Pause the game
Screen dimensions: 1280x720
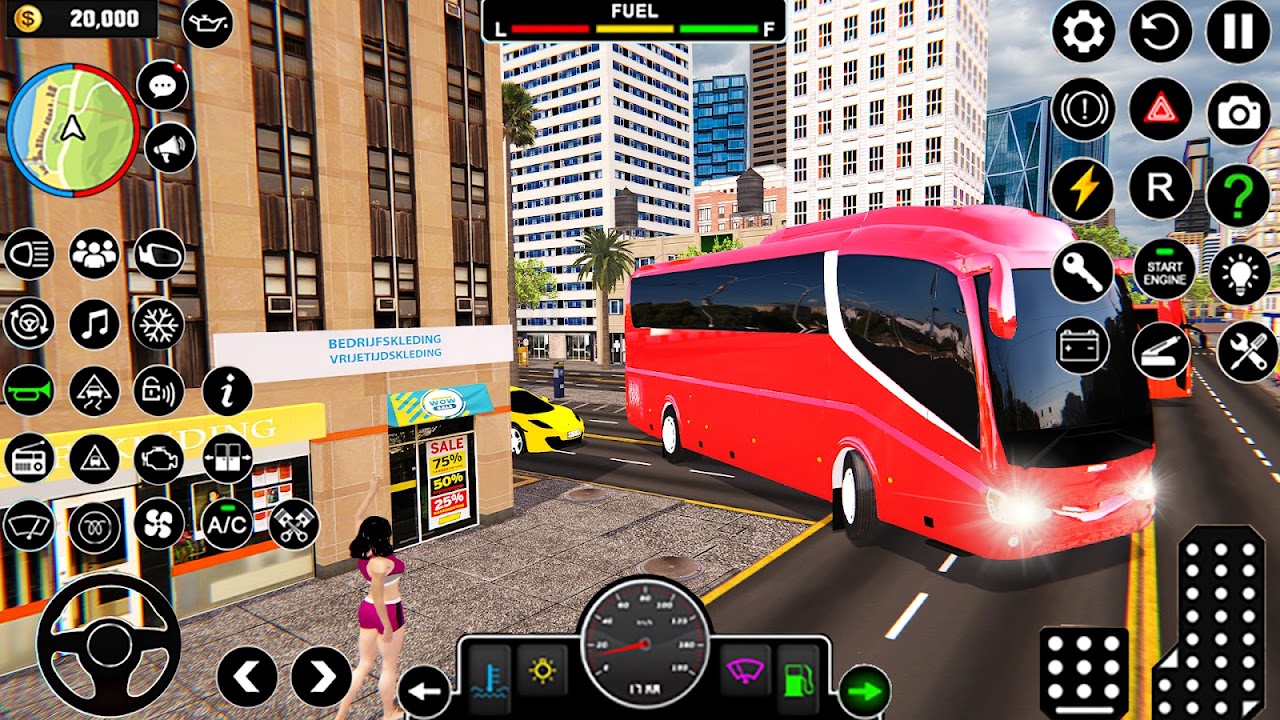click(x=1238, y=32)
